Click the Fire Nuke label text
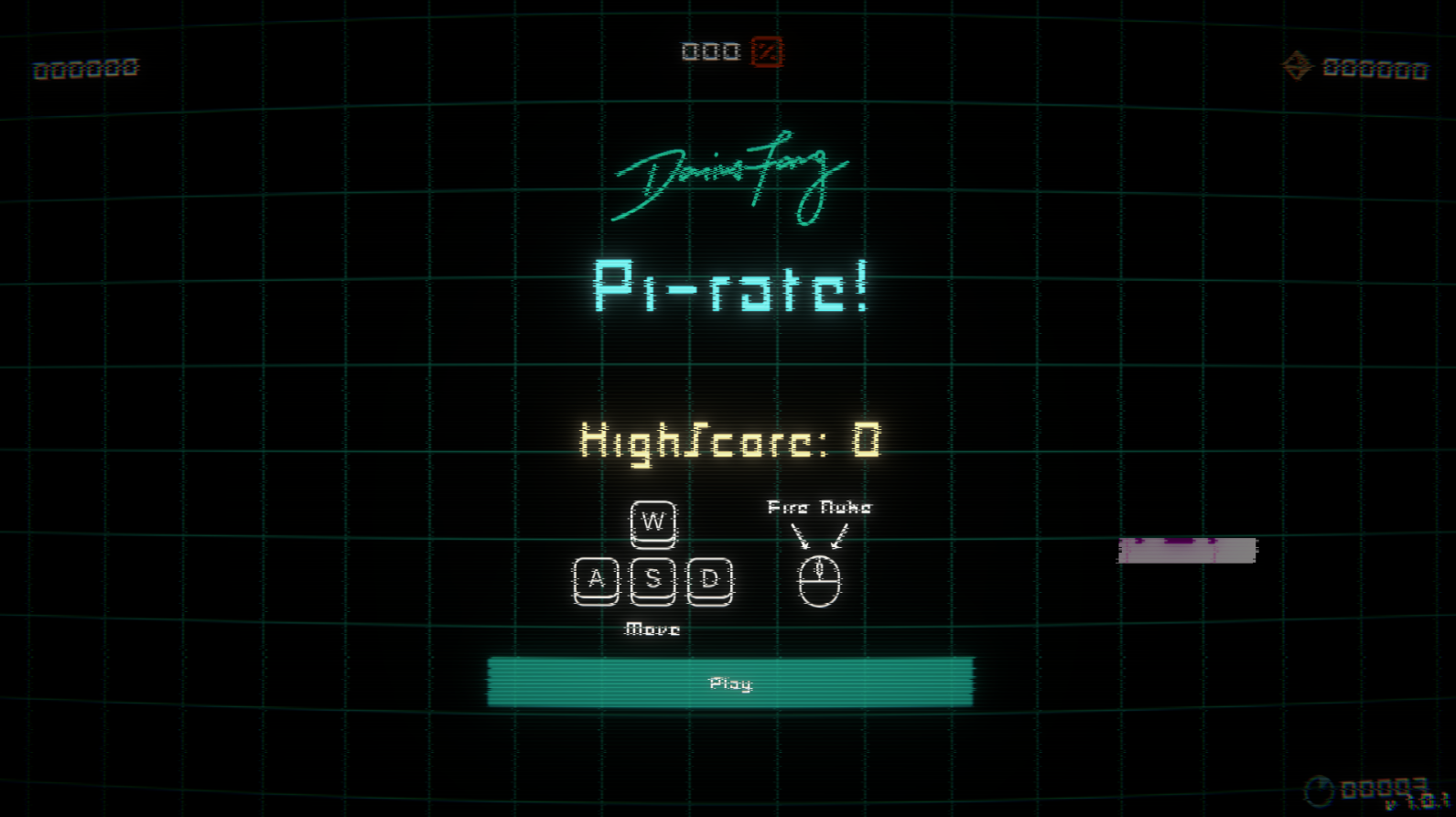This screenshot has height=817, width=1456. pos(820,506)
